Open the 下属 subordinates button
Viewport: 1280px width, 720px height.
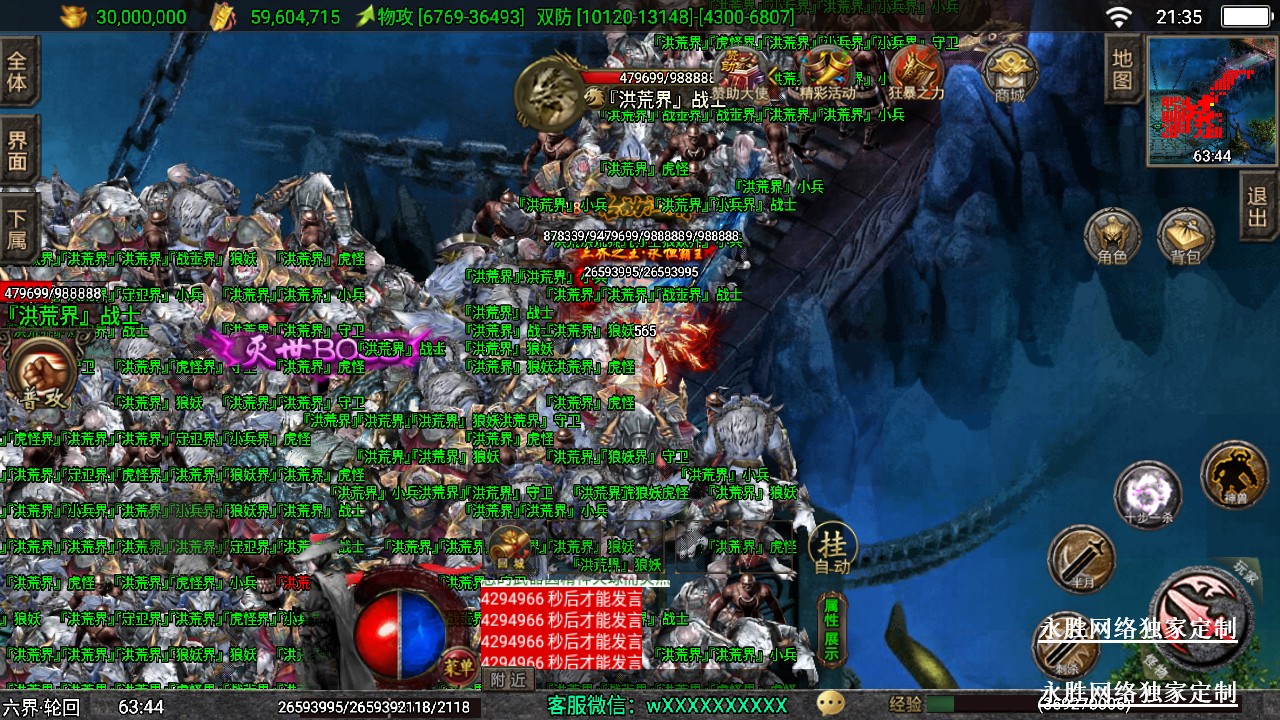[18, 228]
